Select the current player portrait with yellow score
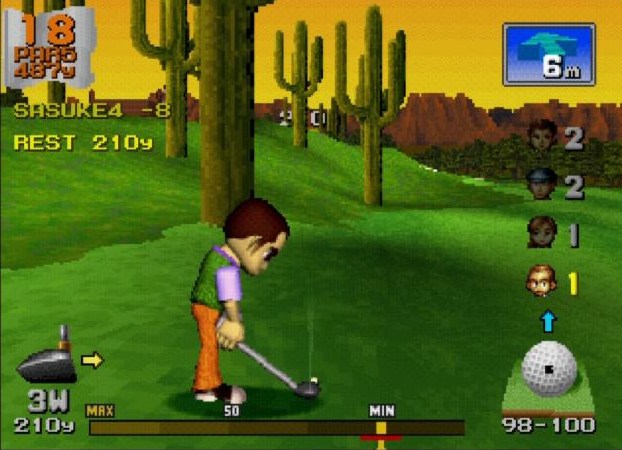This screenshot has height=450, width=622. pos(541,282)
